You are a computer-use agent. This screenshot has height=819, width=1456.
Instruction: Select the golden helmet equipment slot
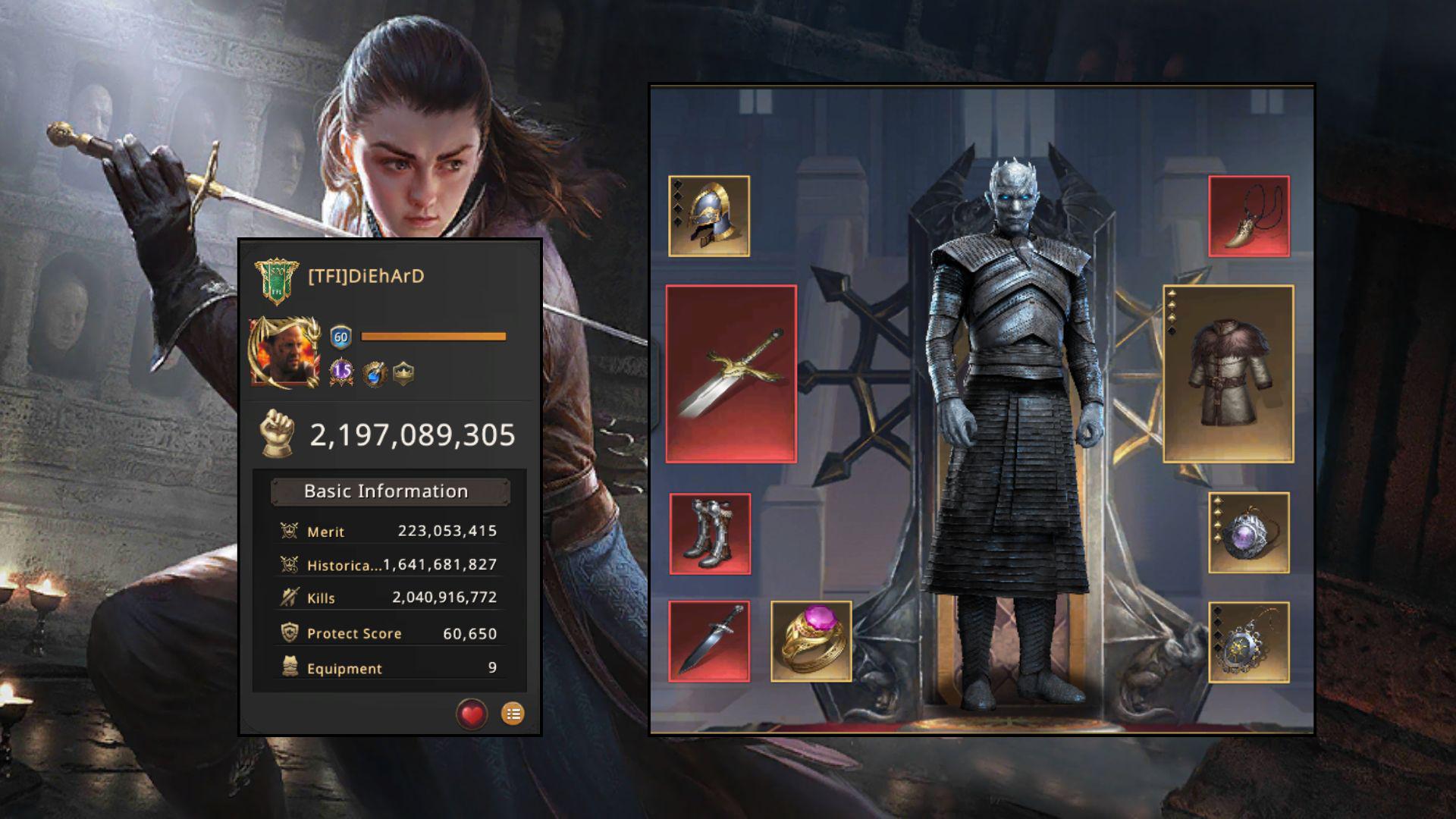pyautogui.click(x=709, y=217)
